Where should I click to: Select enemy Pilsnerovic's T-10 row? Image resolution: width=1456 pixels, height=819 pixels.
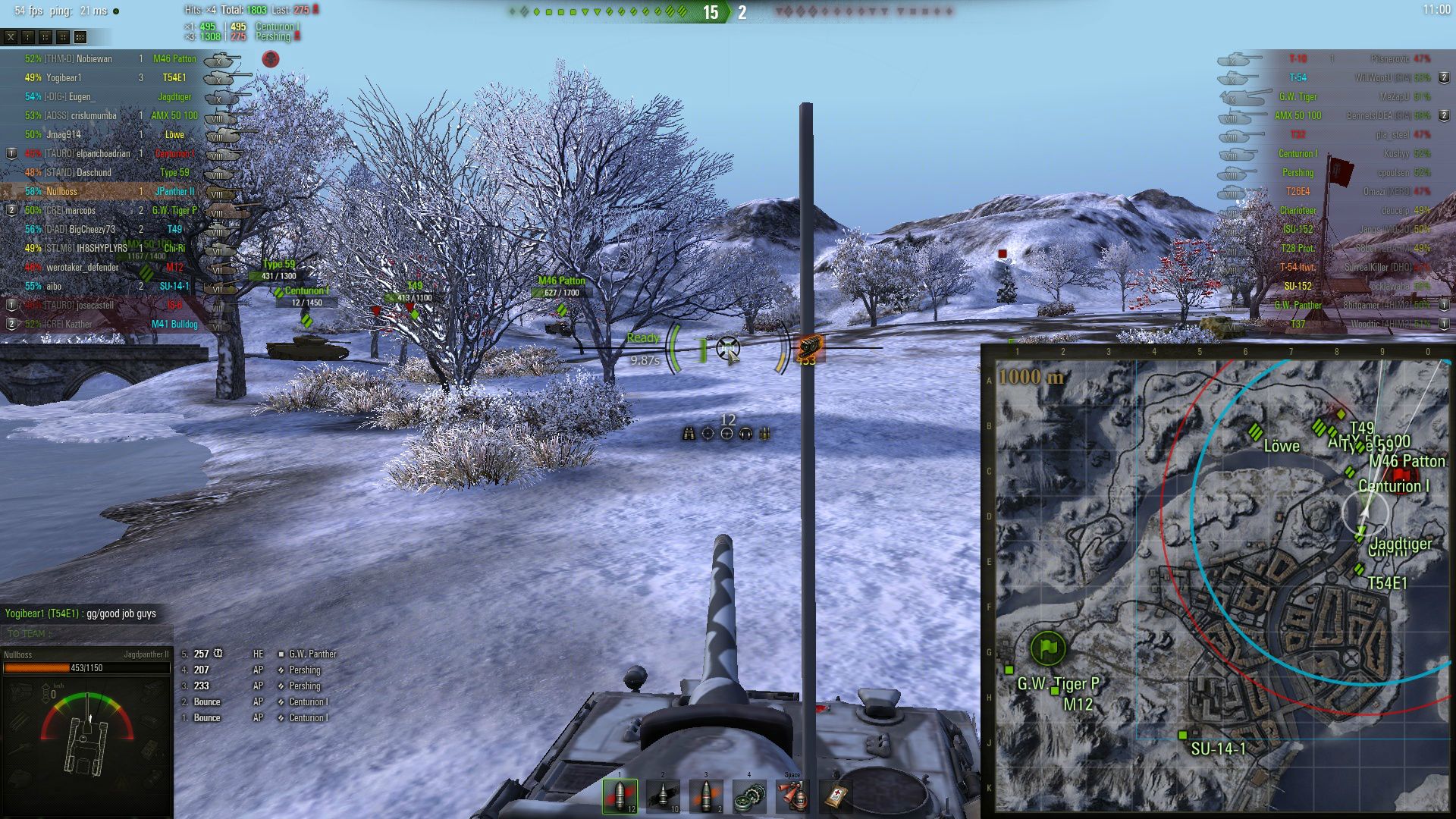pyautogui.click(x=1350, y=58)
